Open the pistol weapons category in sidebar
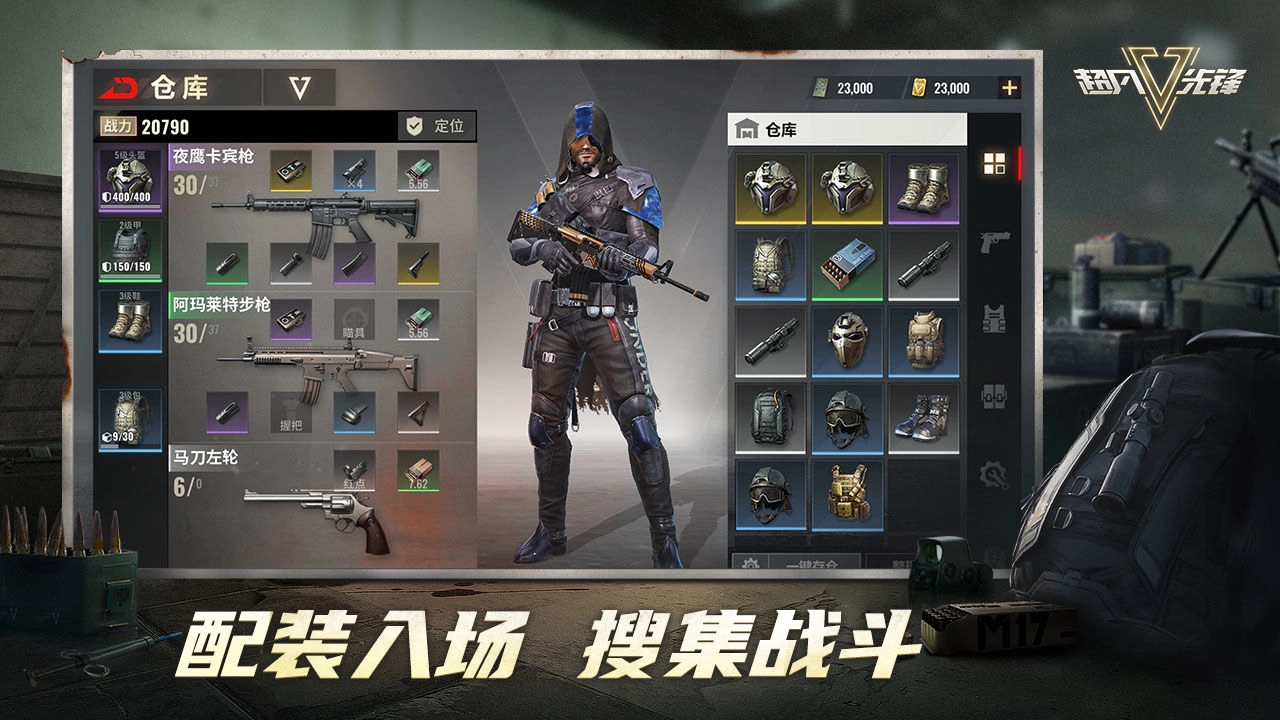Screen dimensions: 1280x720 click(995, 240)
